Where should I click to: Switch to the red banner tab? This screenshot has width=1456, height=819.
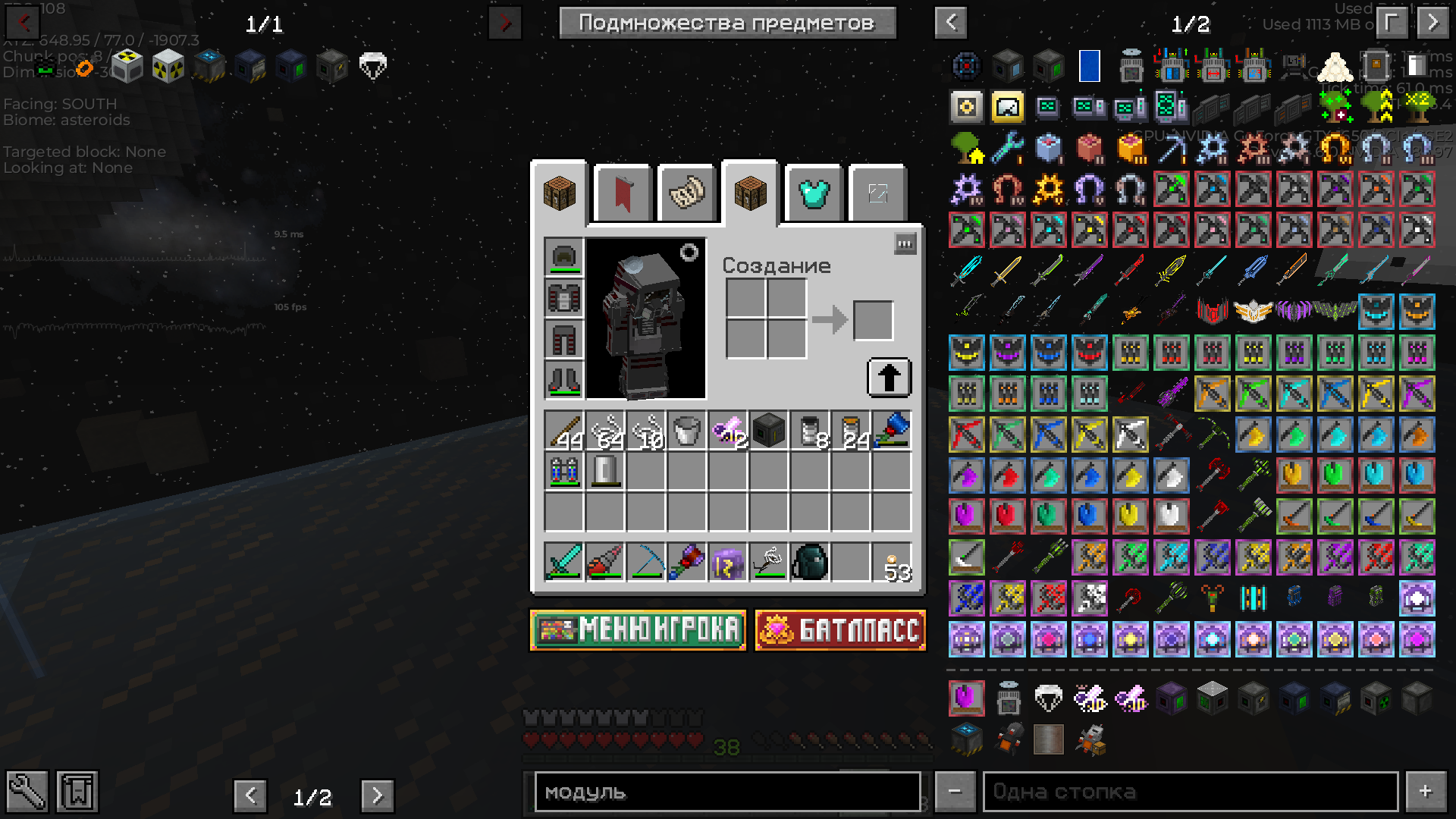click(623, 194)
